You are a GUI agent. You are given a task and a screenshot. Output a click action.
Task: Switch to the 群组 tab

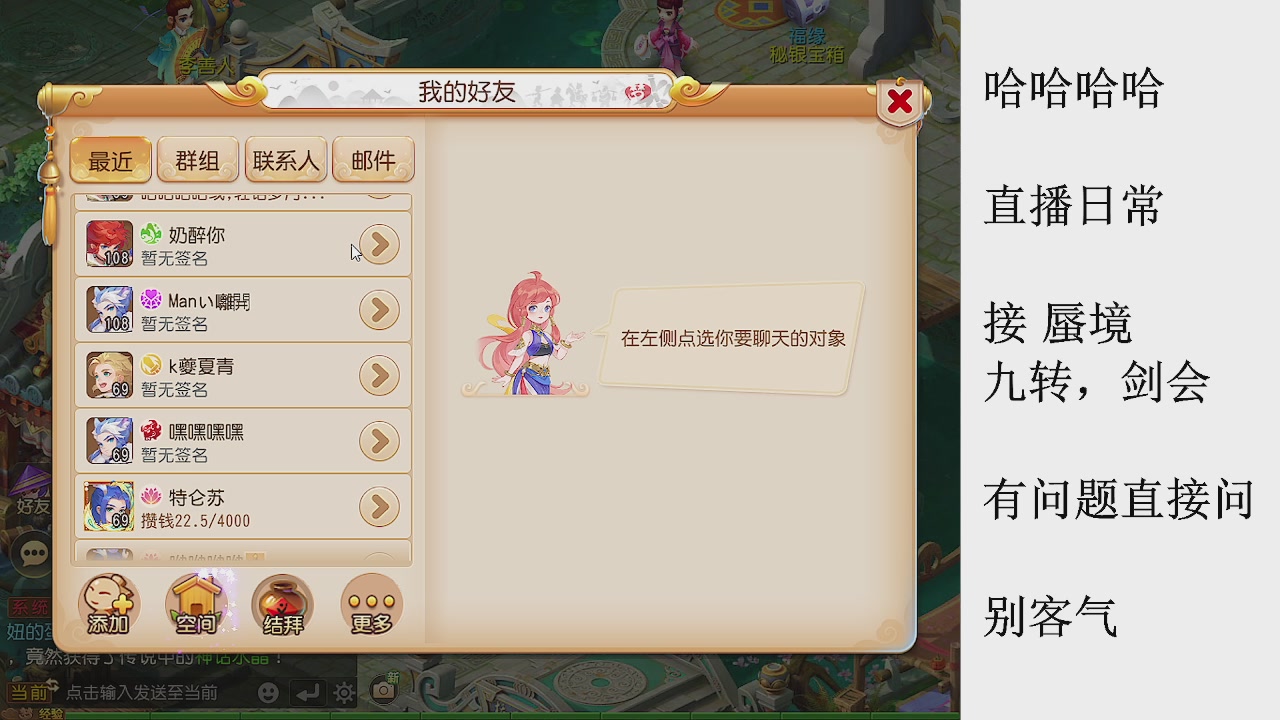pyautogui.click(x=197, y=160)
